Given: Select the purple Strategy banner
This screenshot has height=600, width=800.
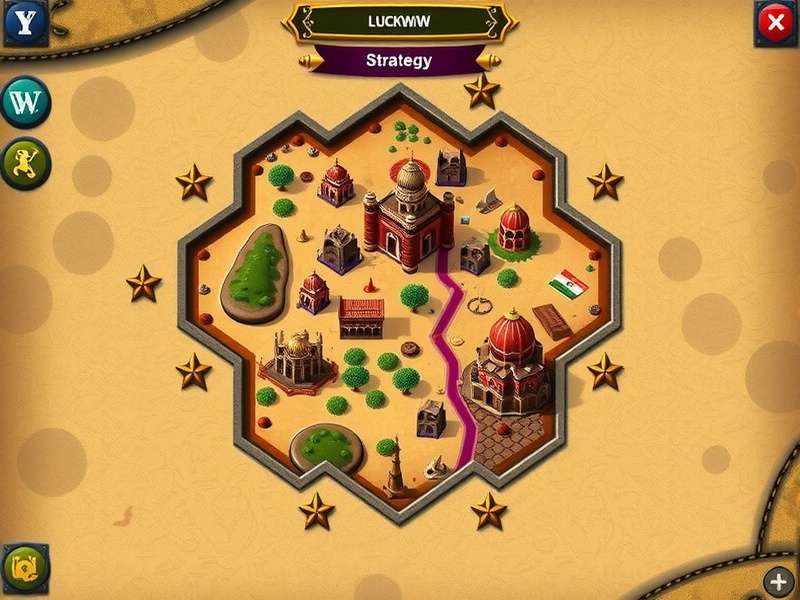Looking at the screenshot, I should [399, 60].
